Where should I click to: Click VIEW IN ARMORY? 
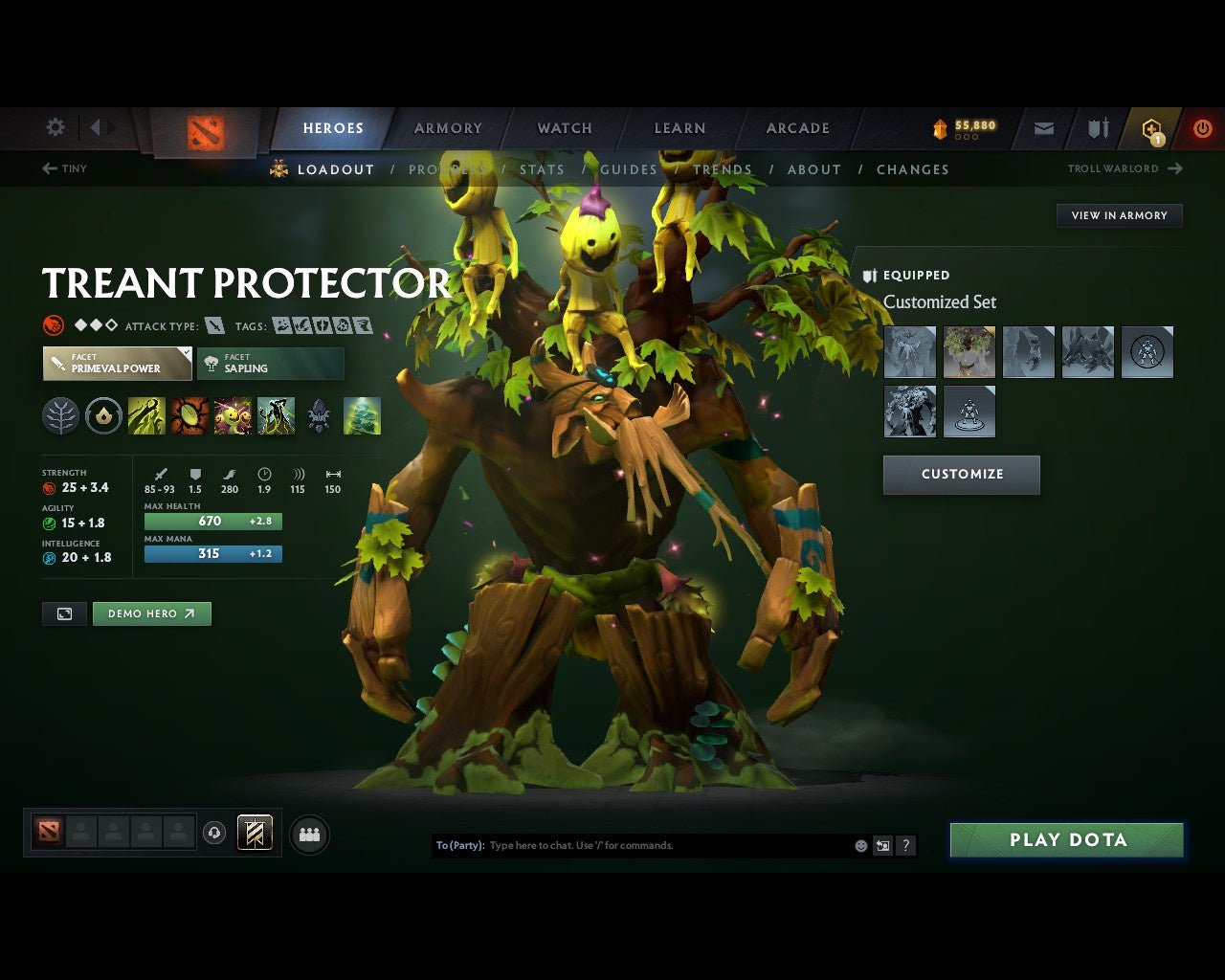[x=1119, y=215]
